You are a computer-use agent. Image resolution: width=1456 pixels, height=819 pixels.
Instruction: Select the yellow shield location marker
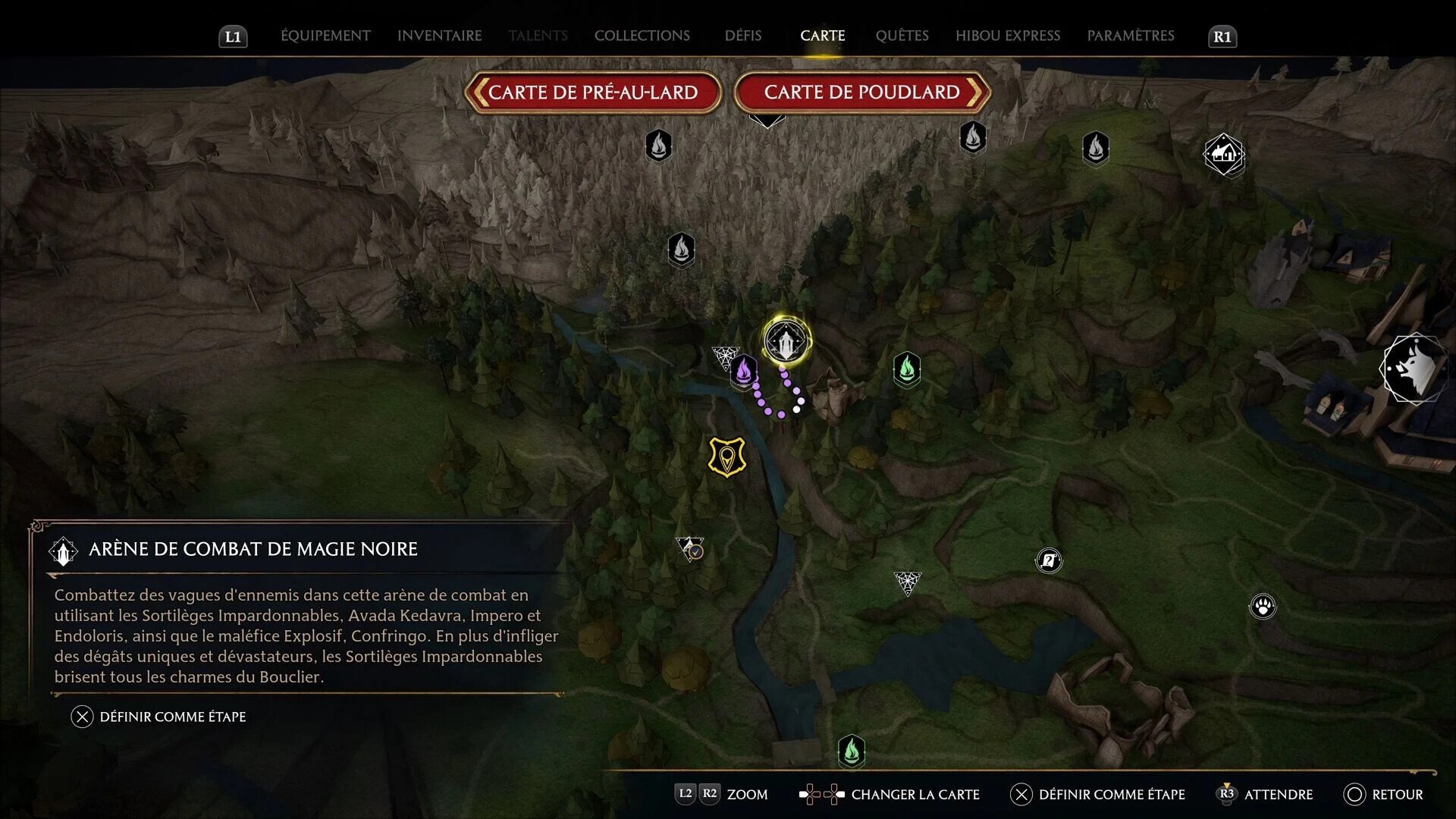(726, 456)
